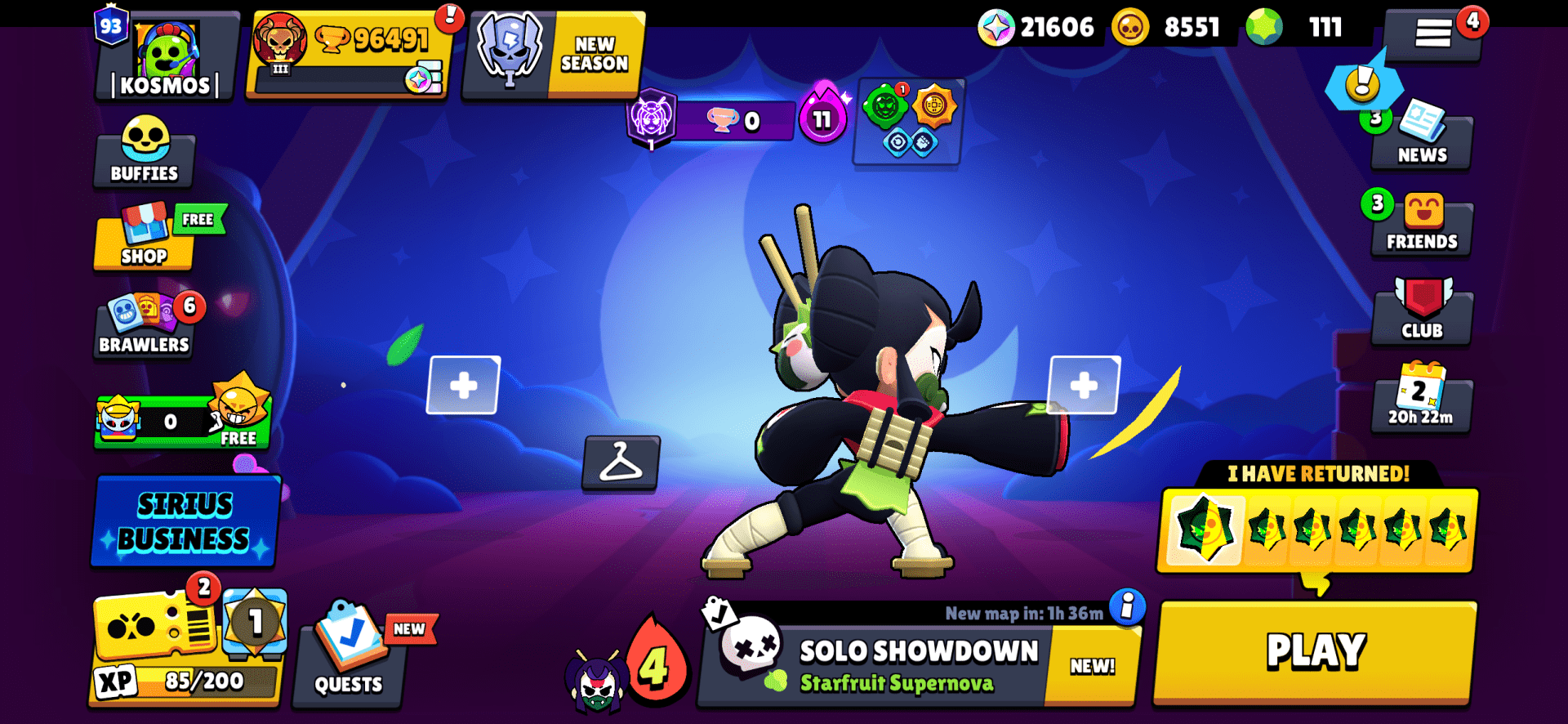
Task: Open the hamburger settings menu
Action: pos(1435,34)
